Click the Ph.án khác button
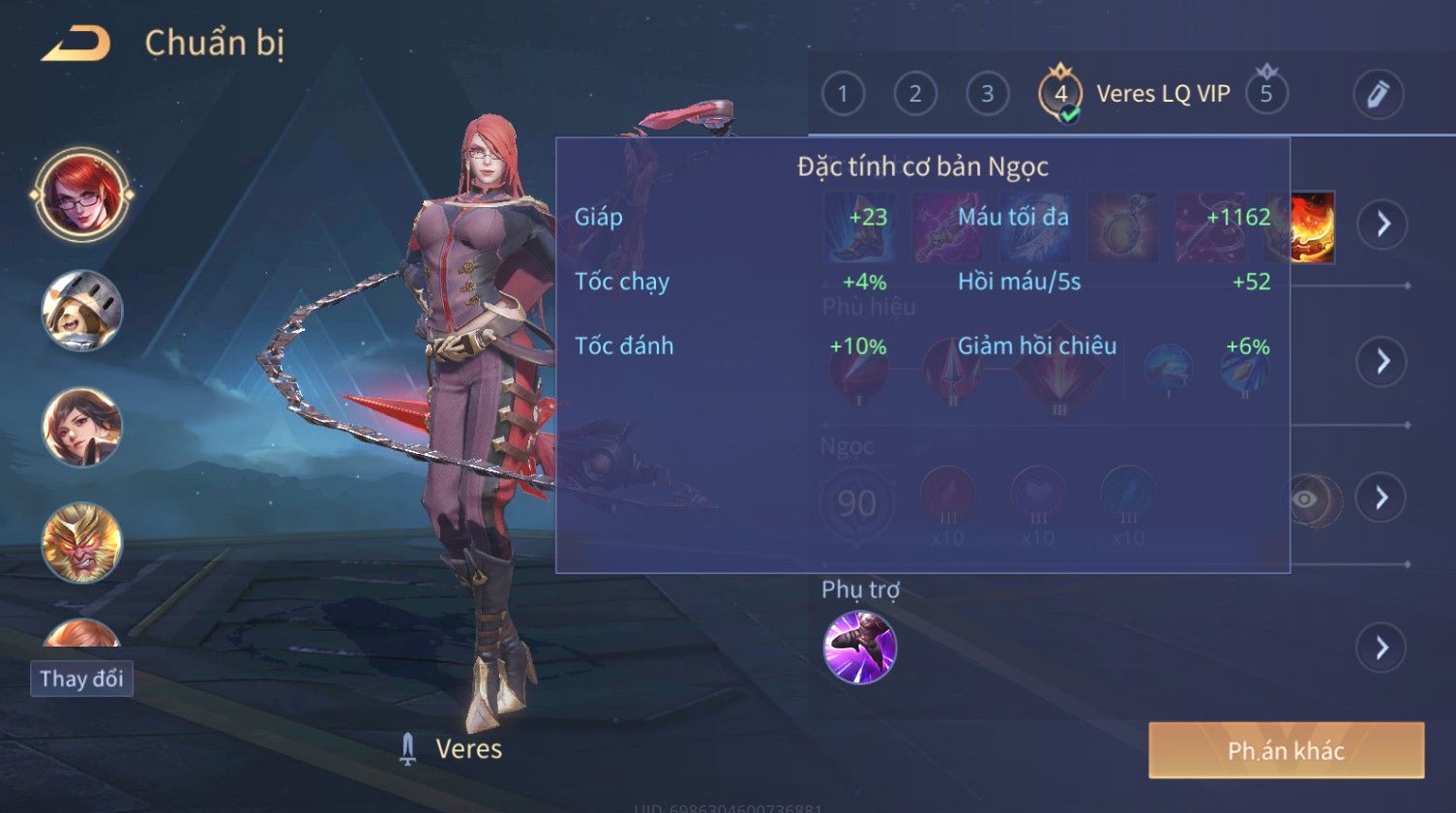The height and width of the screenshot is (813, 1456). [1286, 750]
